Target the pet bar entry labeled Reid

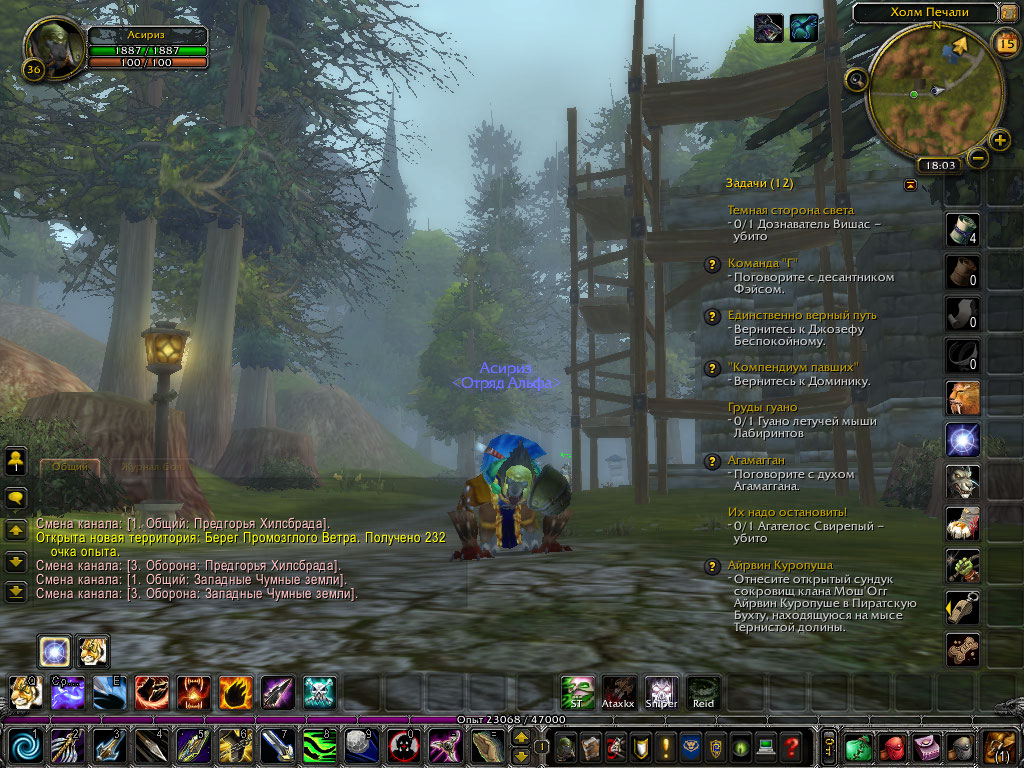tap(704, 691)
